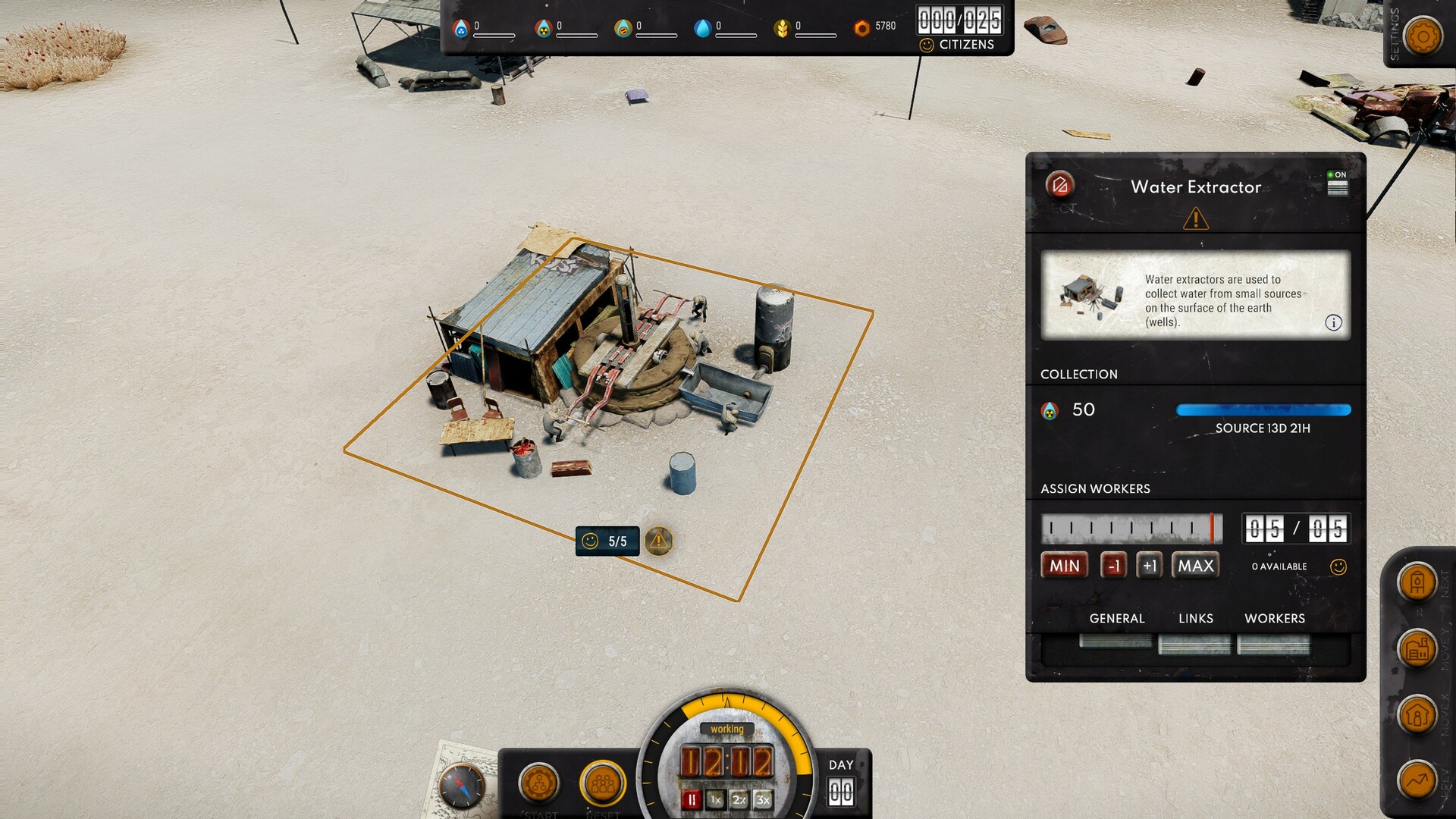Set game speed to 1x
Image resolution: width=1456 pixels, height=819 pixels.
(x=715, y=799)
